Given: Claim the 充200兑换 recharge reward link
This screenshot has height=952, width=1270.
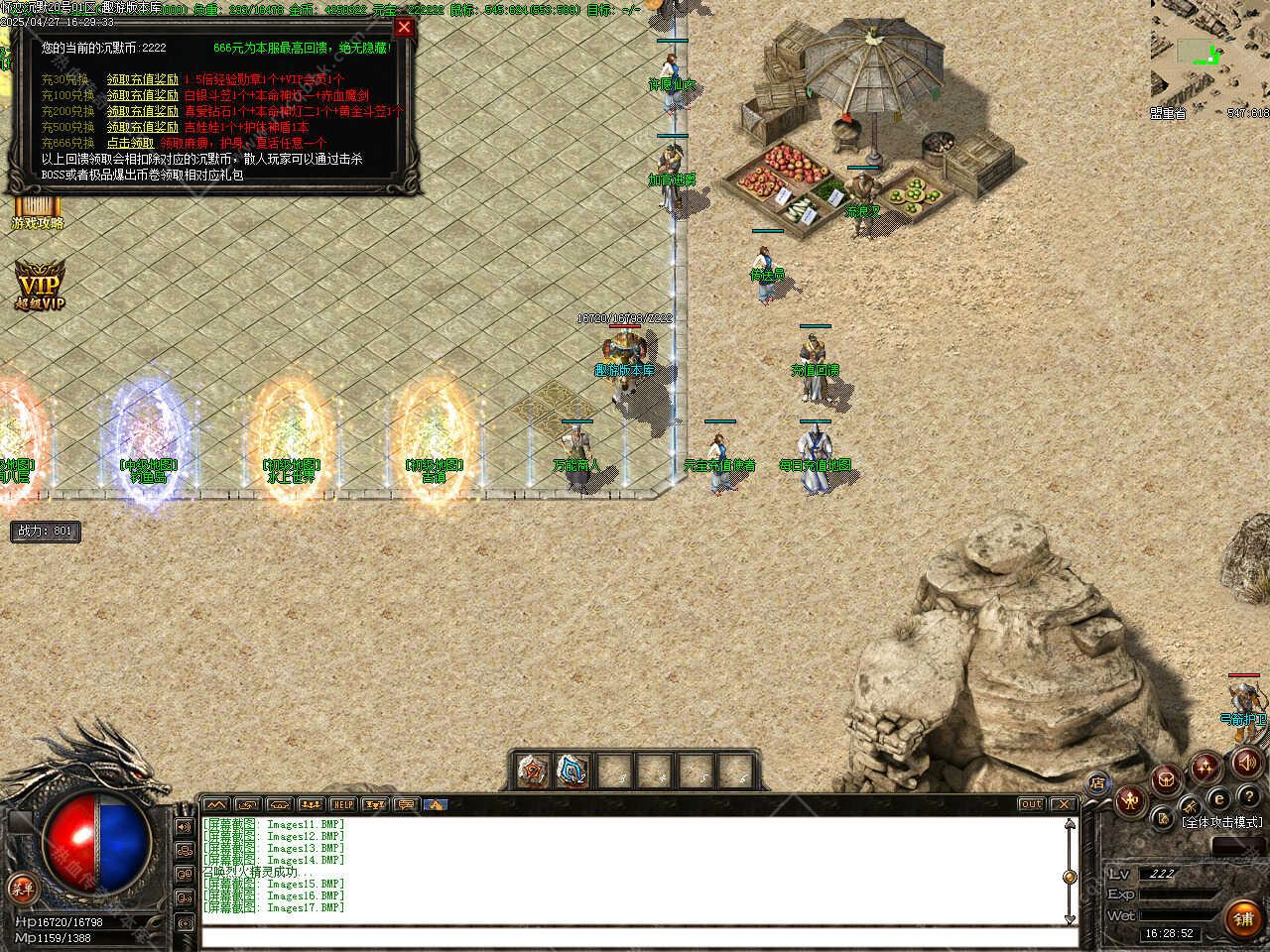Looking at the screenshot, I should tap(143, 111).
